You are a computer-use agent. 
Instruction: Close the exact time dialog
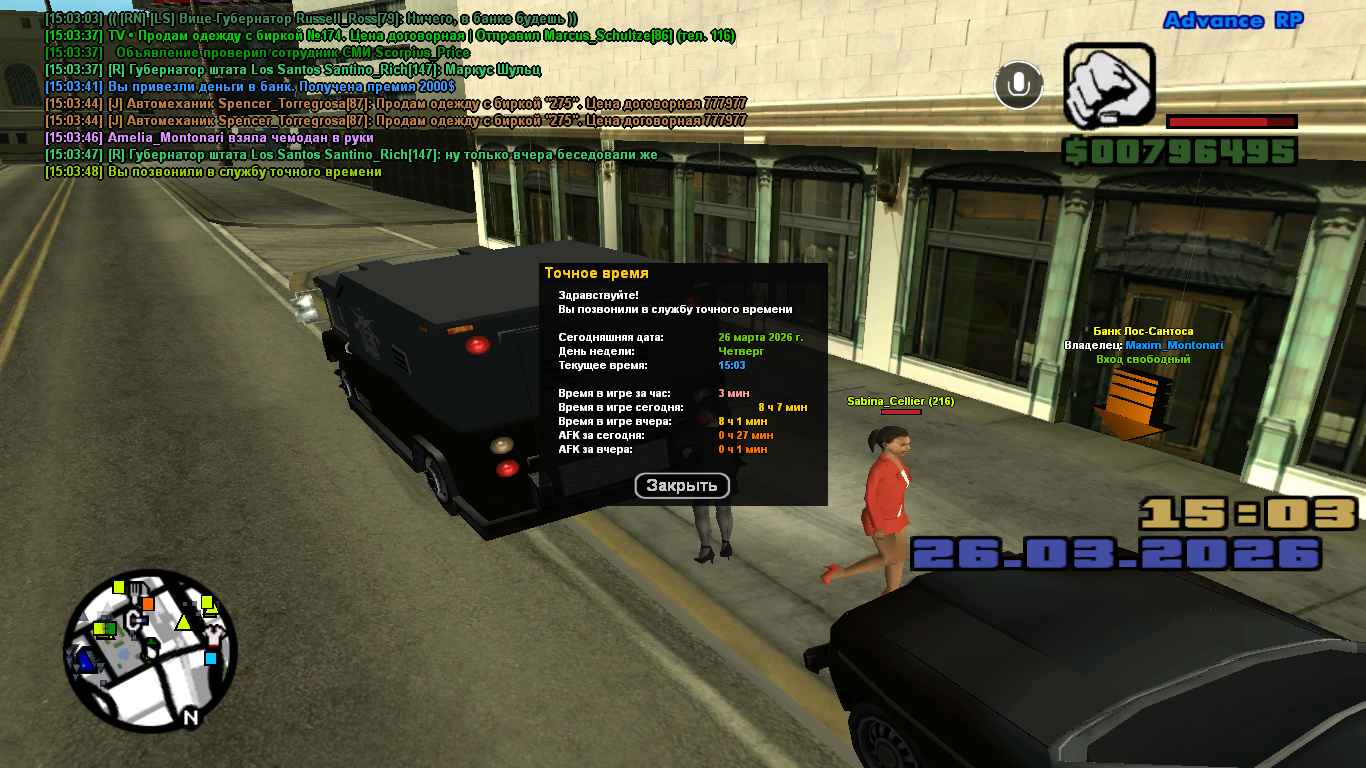pos(682,486)
